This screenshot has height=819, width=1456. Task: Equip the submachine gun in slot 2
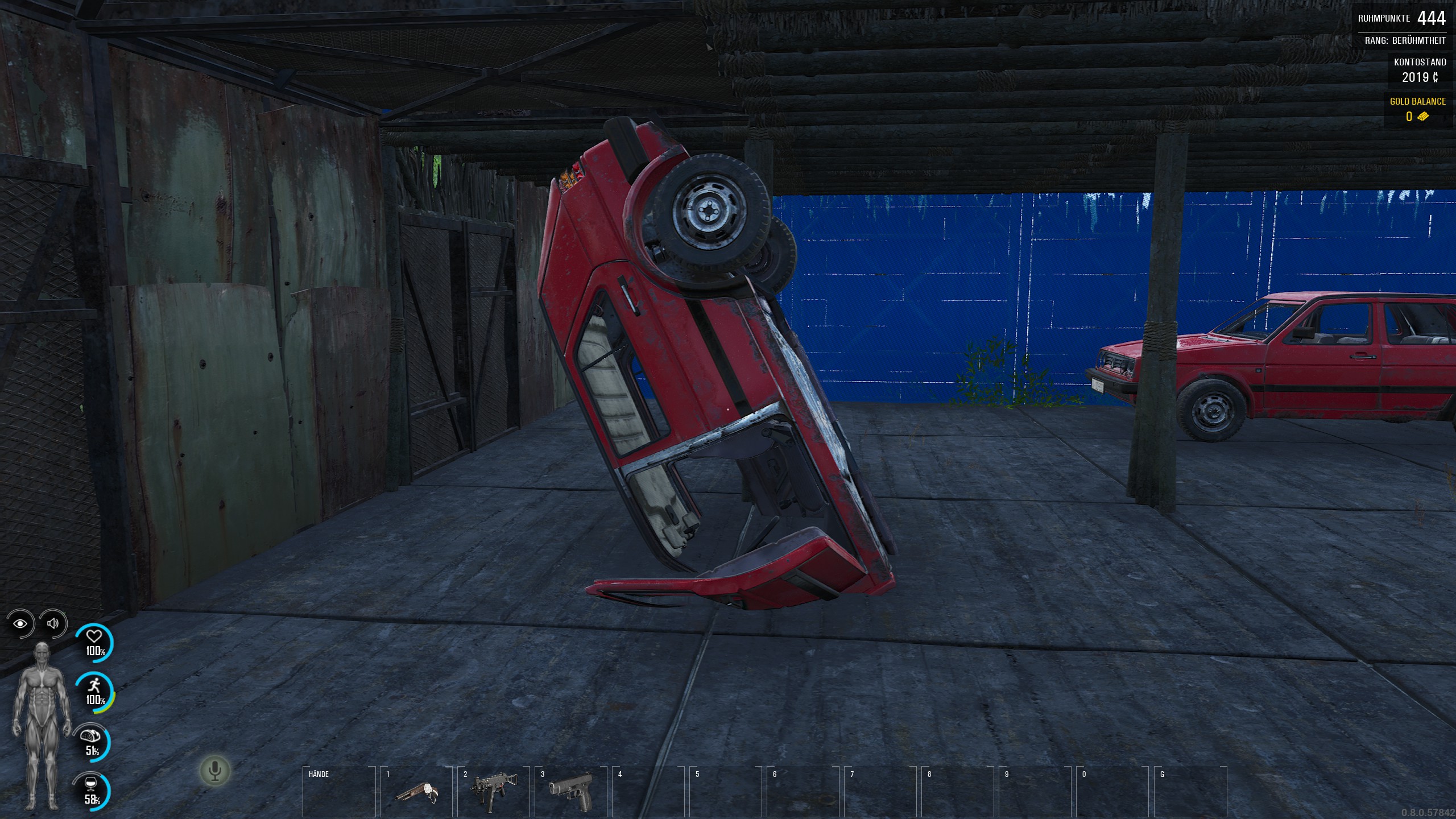point(494,791)
